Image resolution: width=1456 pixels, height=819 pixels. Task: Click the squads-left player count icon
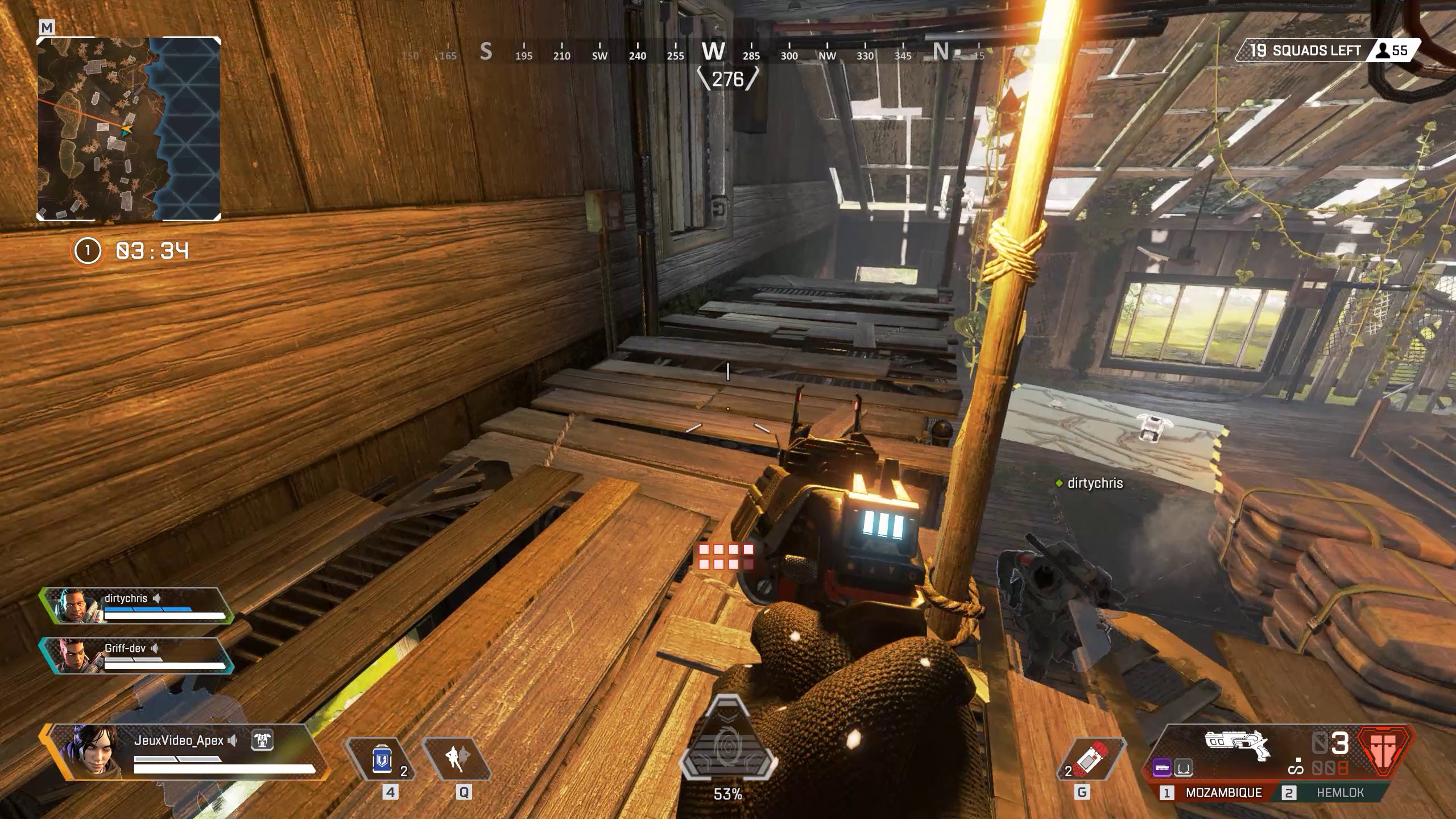point(1382,51)
